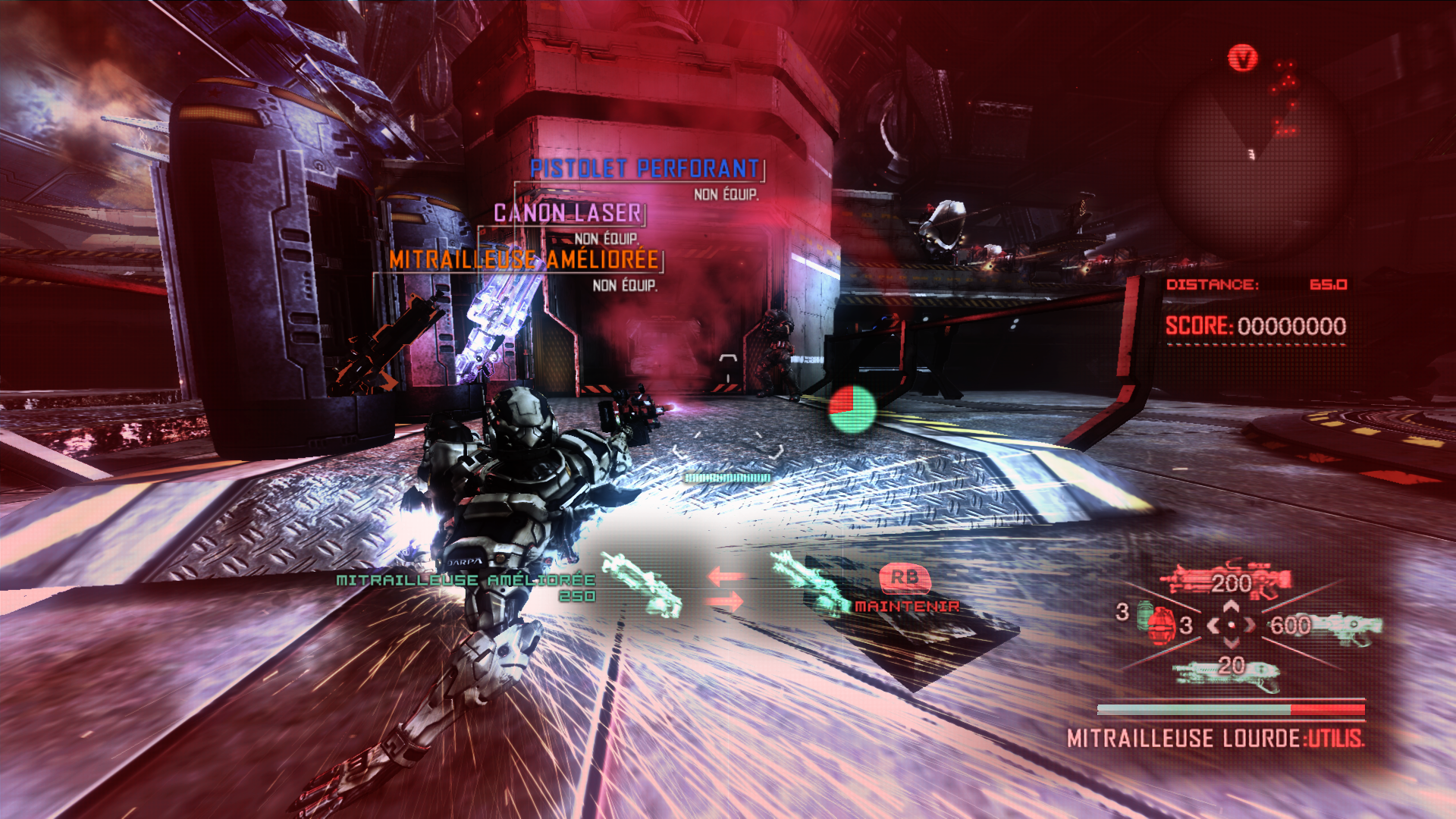Click the red weapon swap arrows
1456x819 pixels.
(x=726, y=589)
